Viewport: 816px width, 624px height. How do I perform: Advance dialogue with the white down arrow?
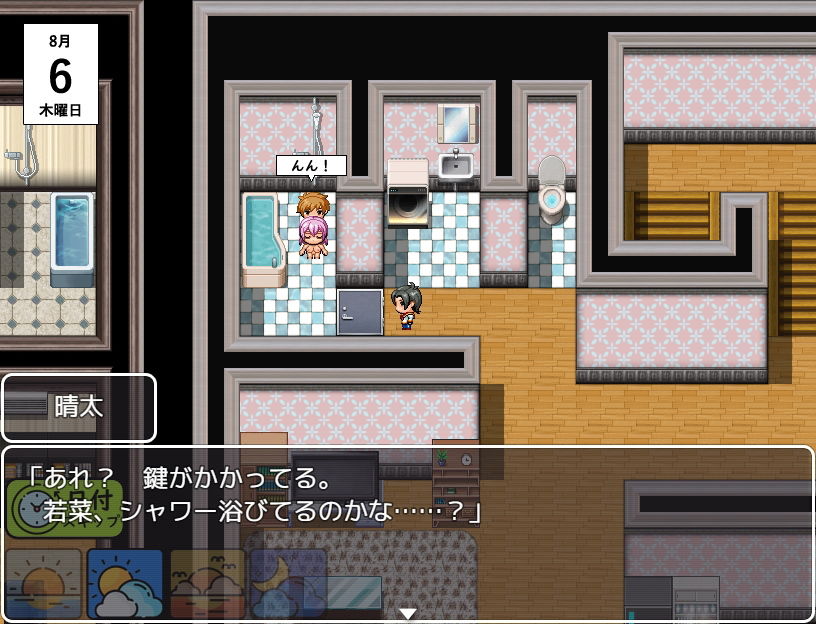[x=408, y=613]
